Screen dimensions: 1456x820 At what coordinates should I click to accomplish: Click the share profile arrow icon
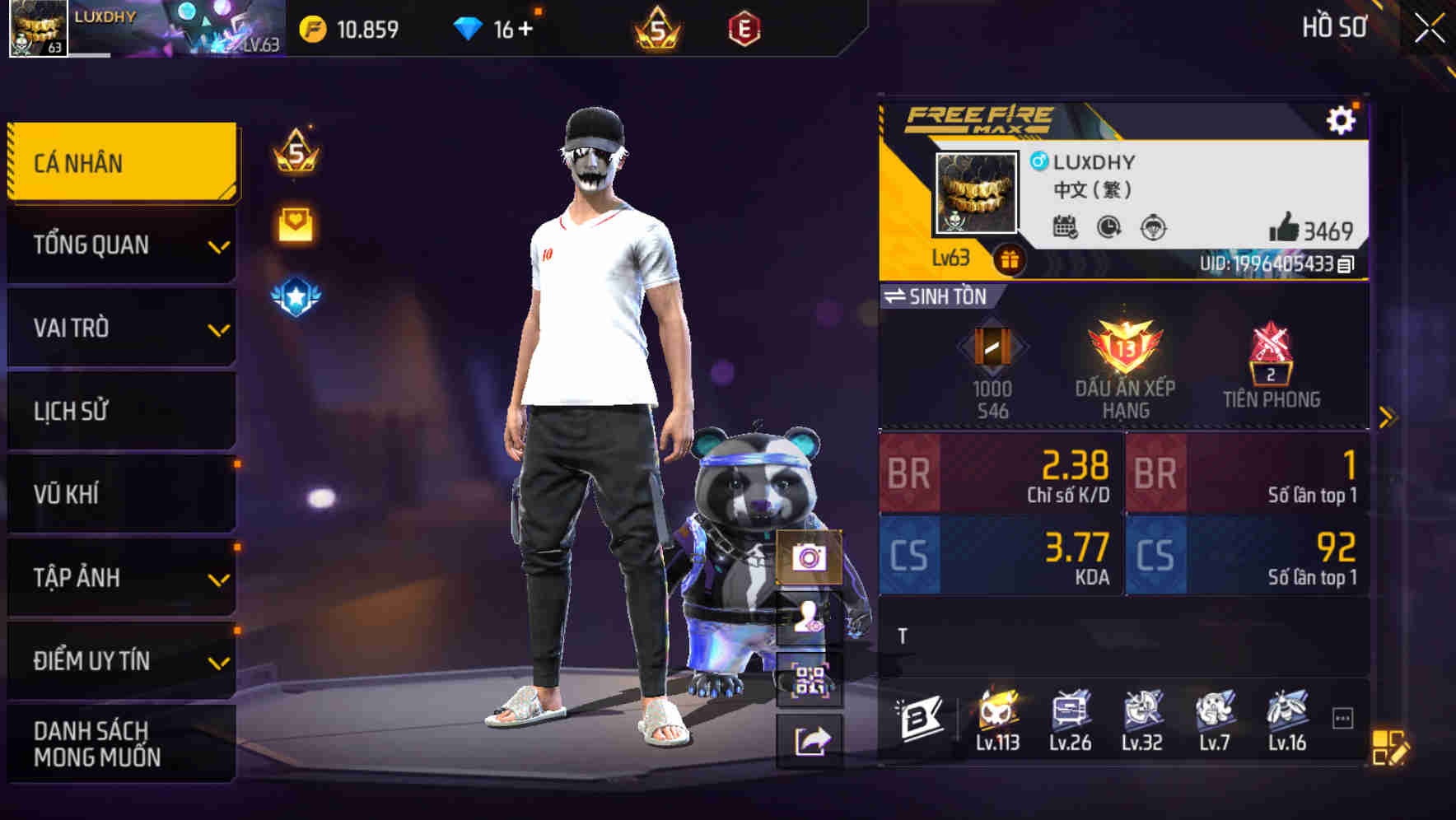(x=810, y=739)
